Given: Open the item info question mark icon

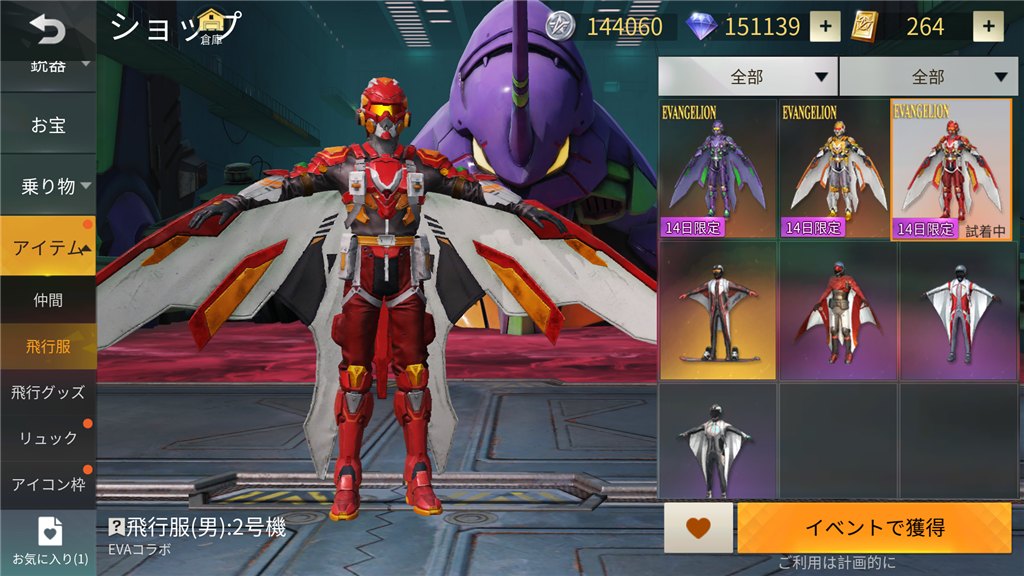Looking at the screenshot, I should (x=116, y=527).
